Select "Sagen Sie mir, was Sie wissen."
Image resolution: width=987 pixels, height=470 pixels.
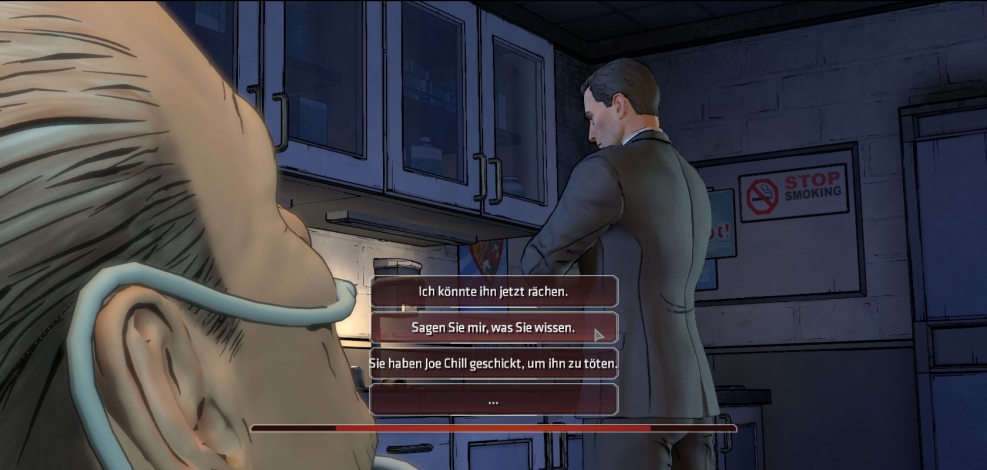(493, 327)
